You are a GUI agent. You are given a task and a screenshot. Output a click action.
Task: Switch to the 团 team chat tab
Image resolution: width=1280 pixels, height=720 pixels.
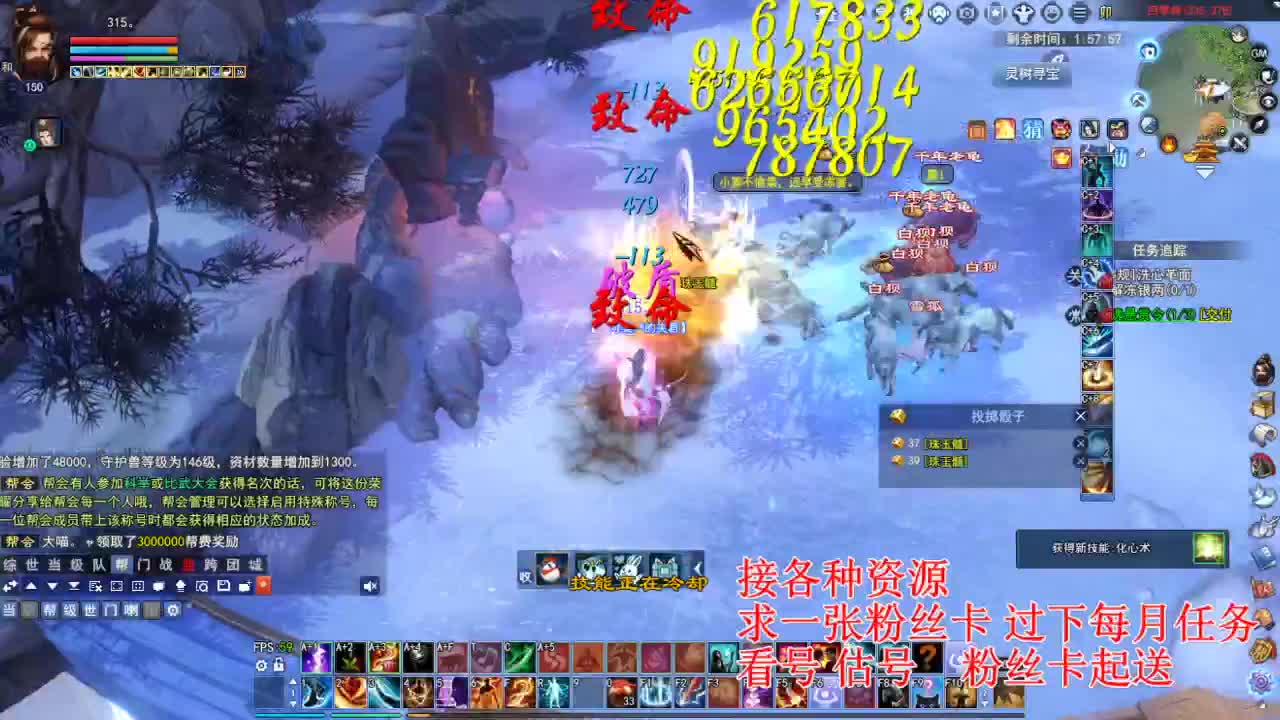(231, 564)
